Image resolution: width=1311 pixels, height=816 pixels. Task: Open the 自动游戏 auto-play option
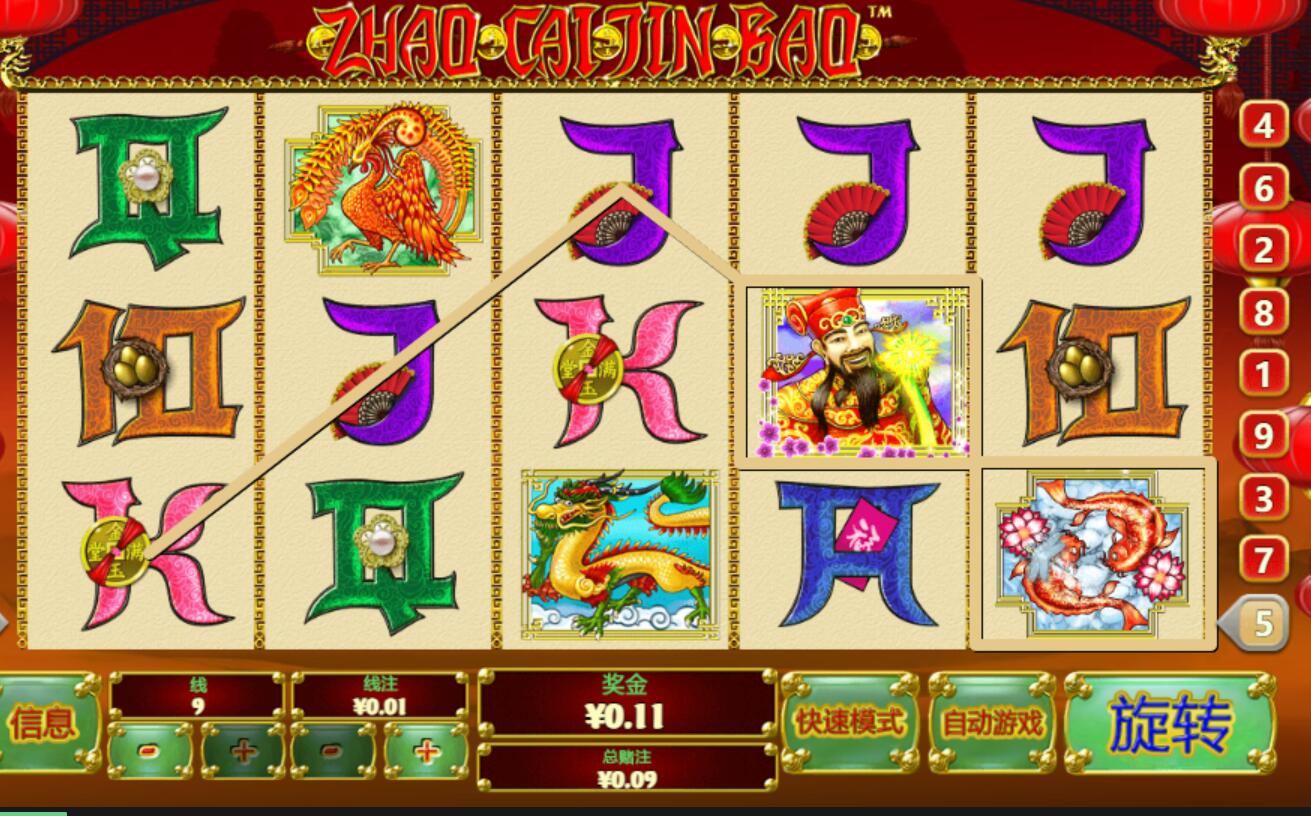click(992, 722)
